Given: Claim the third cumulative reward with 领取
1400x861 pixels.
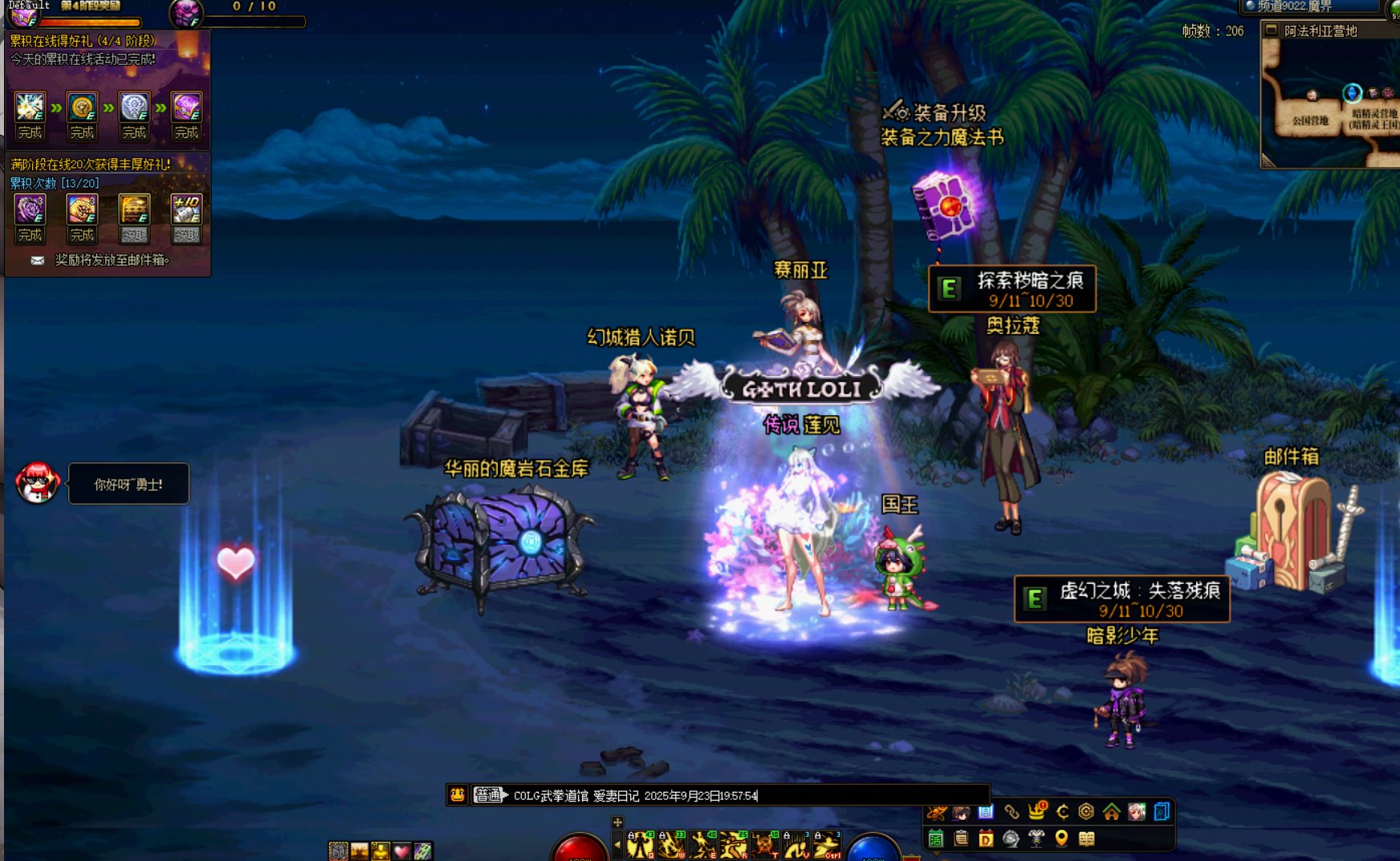Looking at the screenshot, I should tap(134, 235).
